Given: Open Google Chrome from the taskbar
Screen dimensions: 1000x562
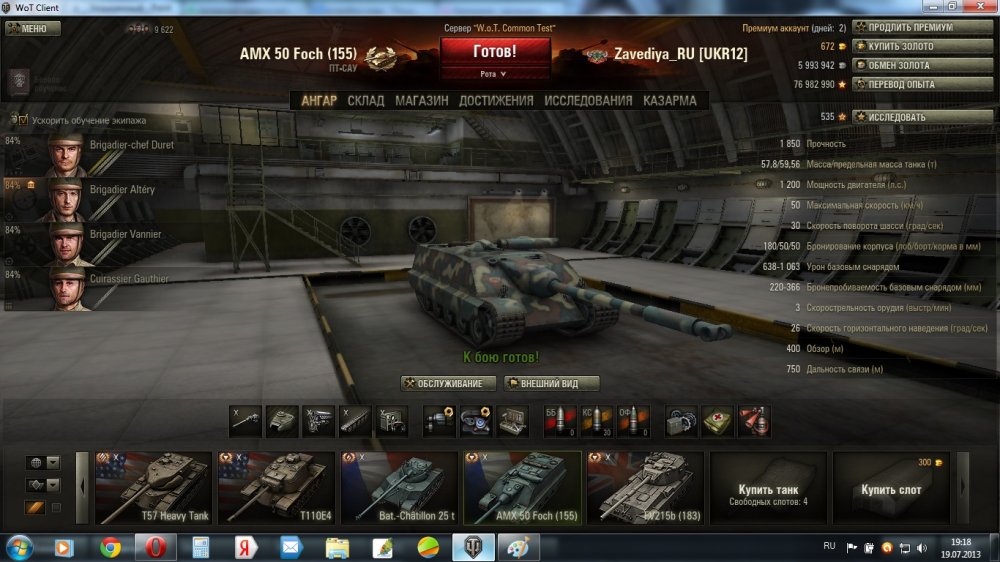Looking at the screenshot, I should pyautogui.click(x=111, y=547).
